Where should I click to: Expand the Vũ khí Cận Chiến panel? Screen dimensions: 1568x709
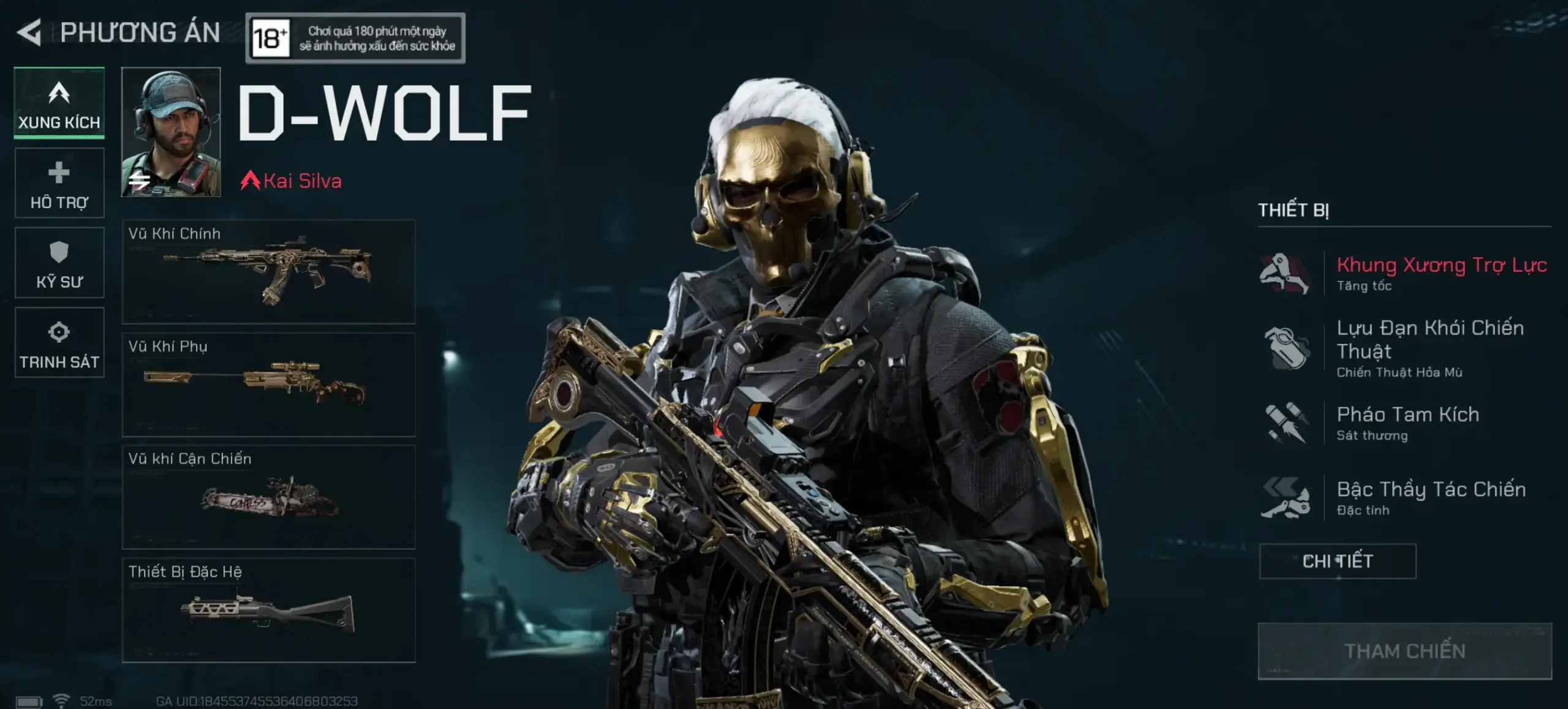pyautogui.click(x=269, y=497)
